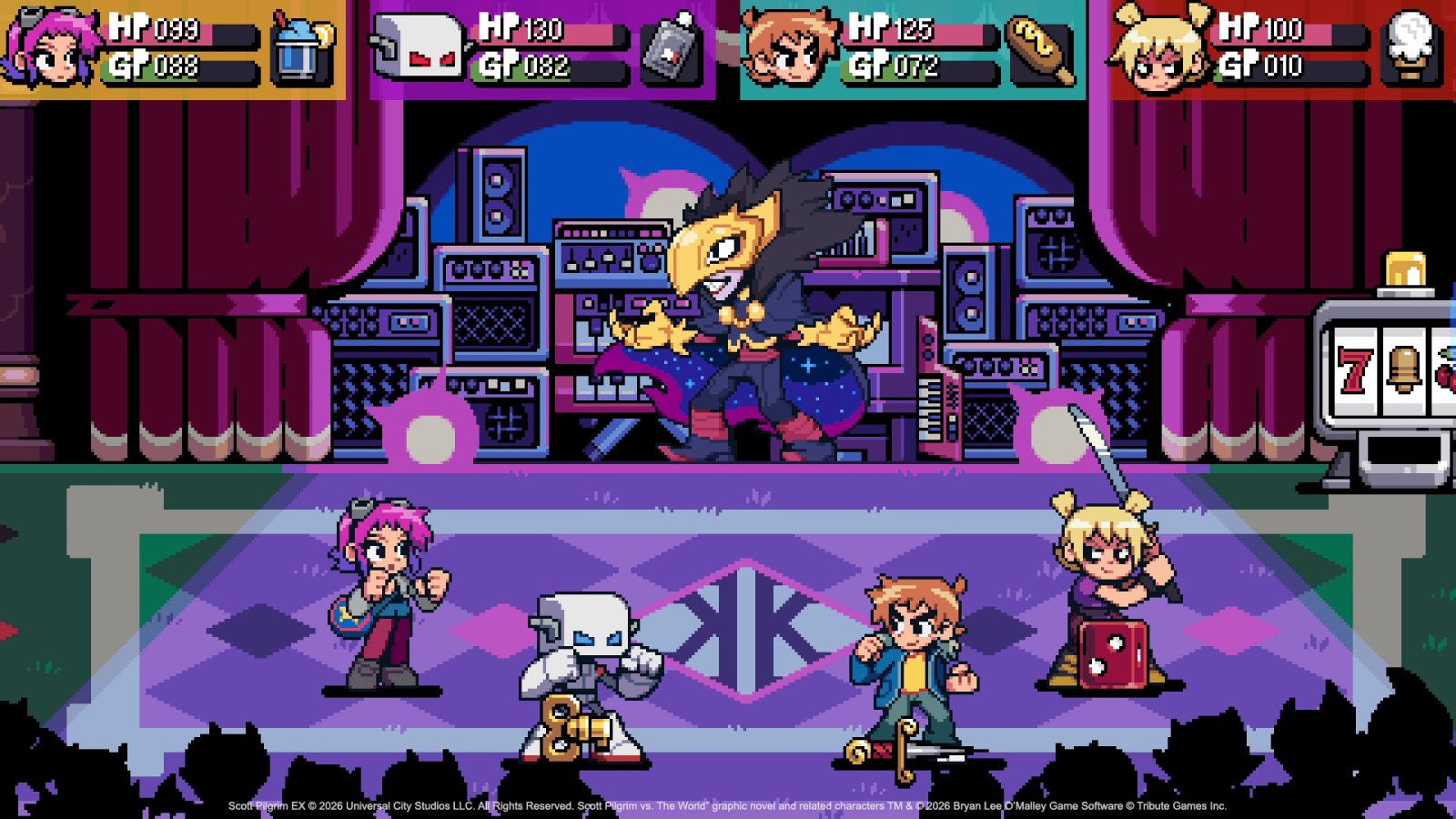Select Ramona's milkshake item icon
Screen dimensions: 1456x819
(x=300, y=55)
